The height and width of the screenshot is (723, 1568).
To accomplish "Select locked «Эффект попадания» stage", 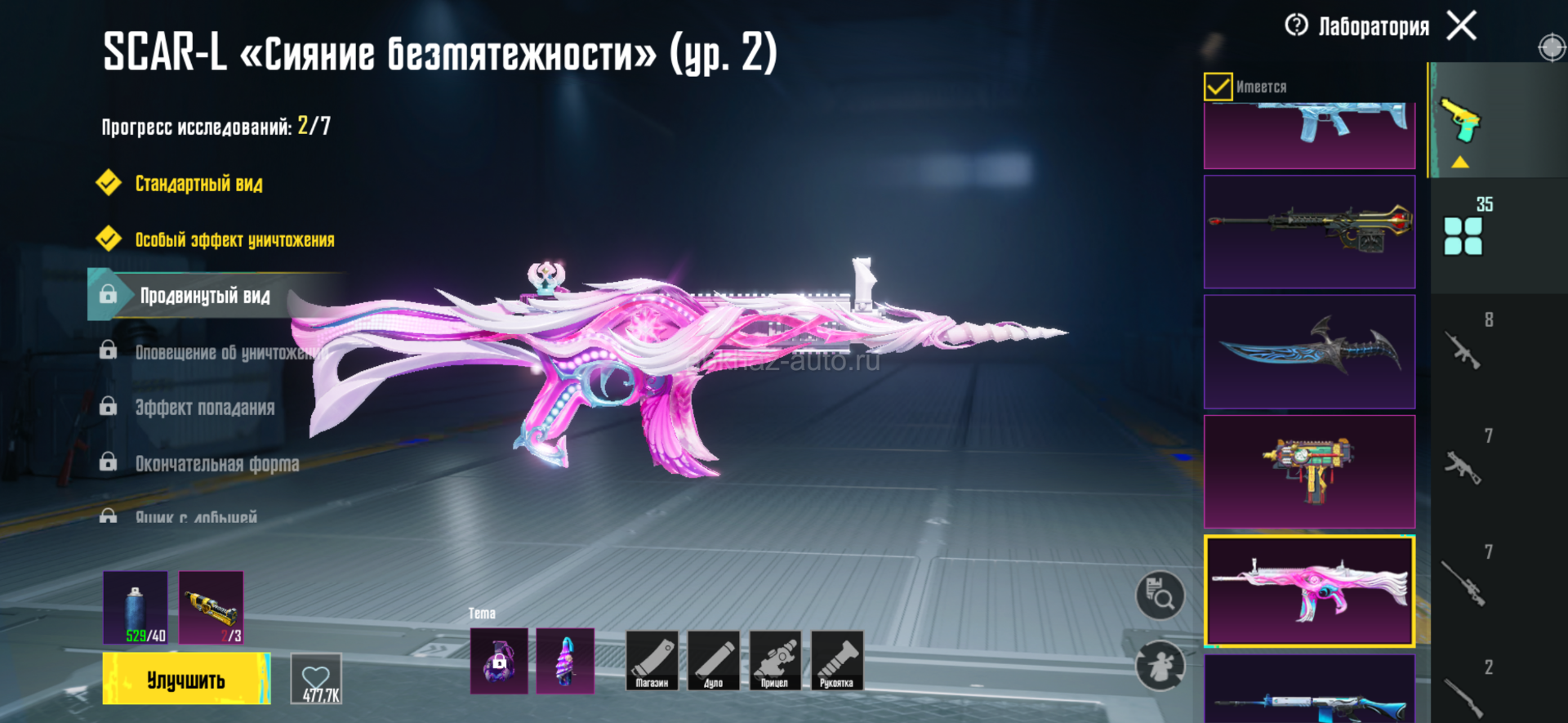I will click(204, 408).
